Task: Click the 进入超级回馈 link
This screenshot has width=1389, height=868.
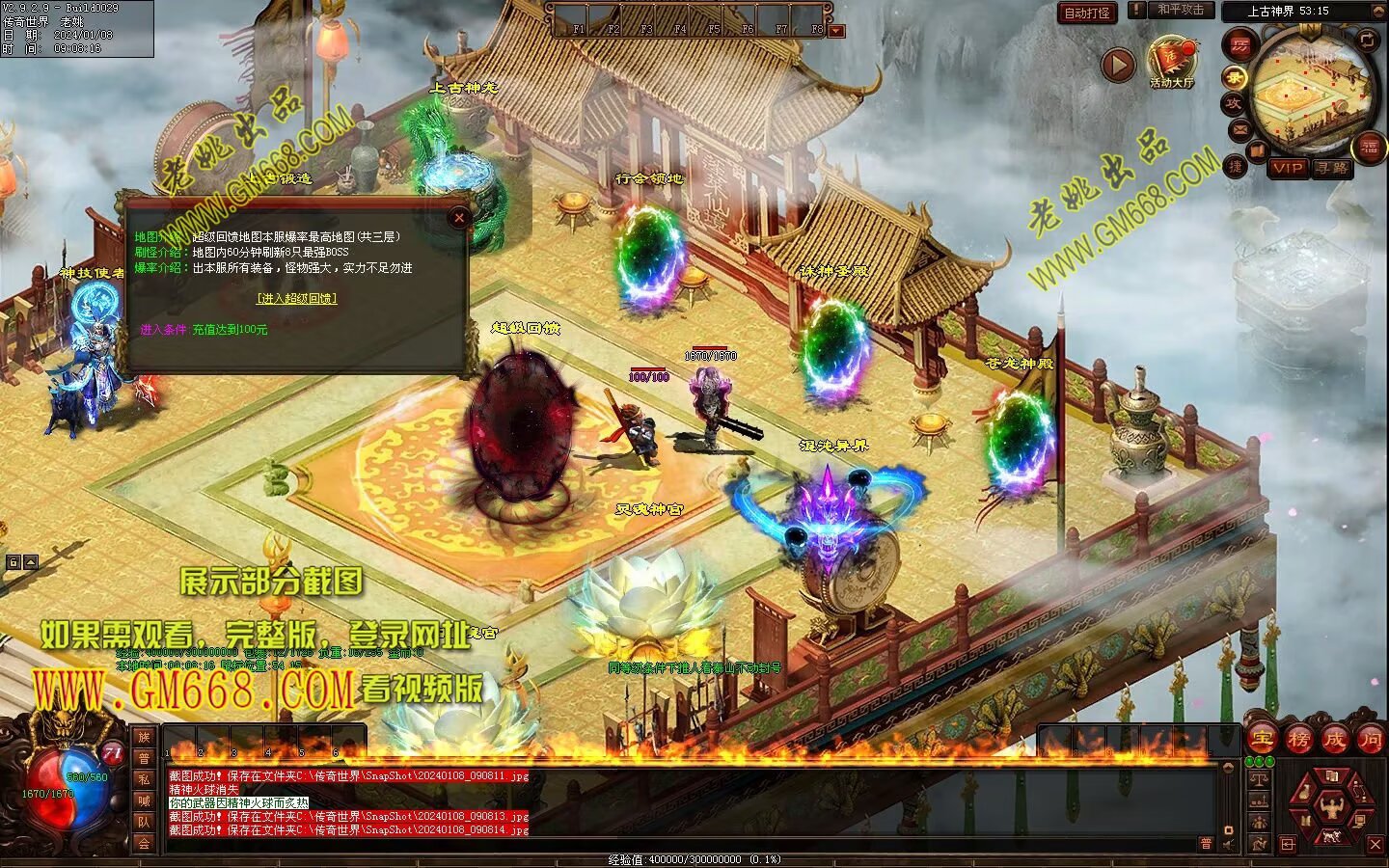Action: [x=296, y=299]
